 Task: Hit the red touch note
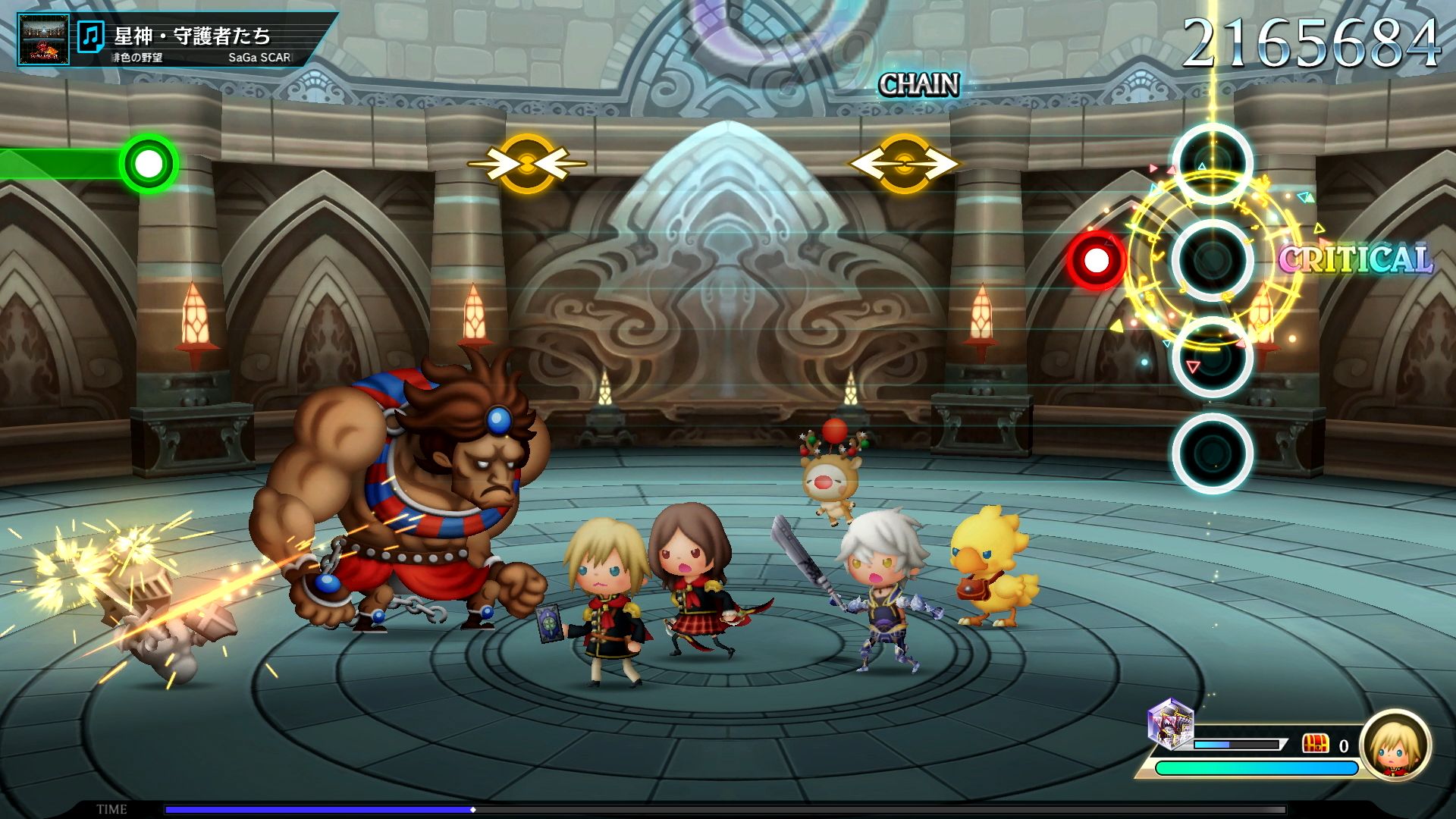point(1095,261)
